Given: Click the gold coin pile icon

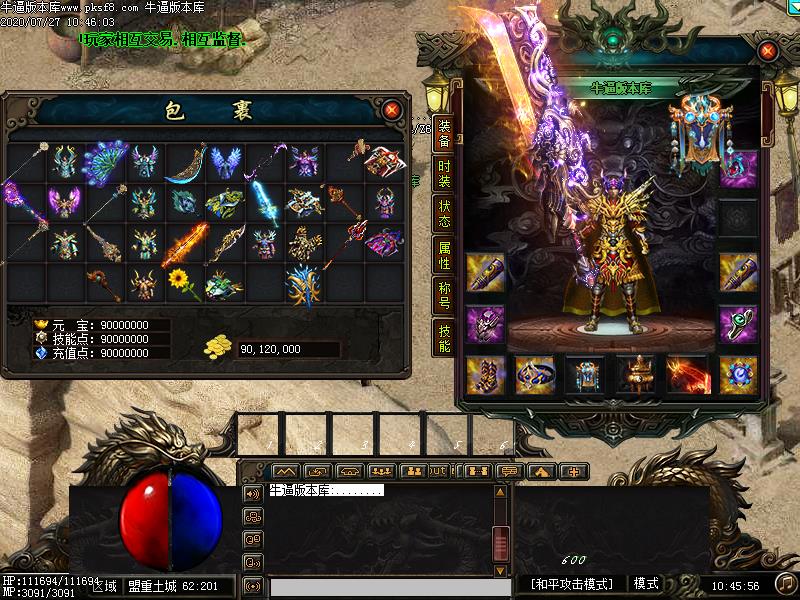Looking at the screenshot, I should click(x=218, y=347).
